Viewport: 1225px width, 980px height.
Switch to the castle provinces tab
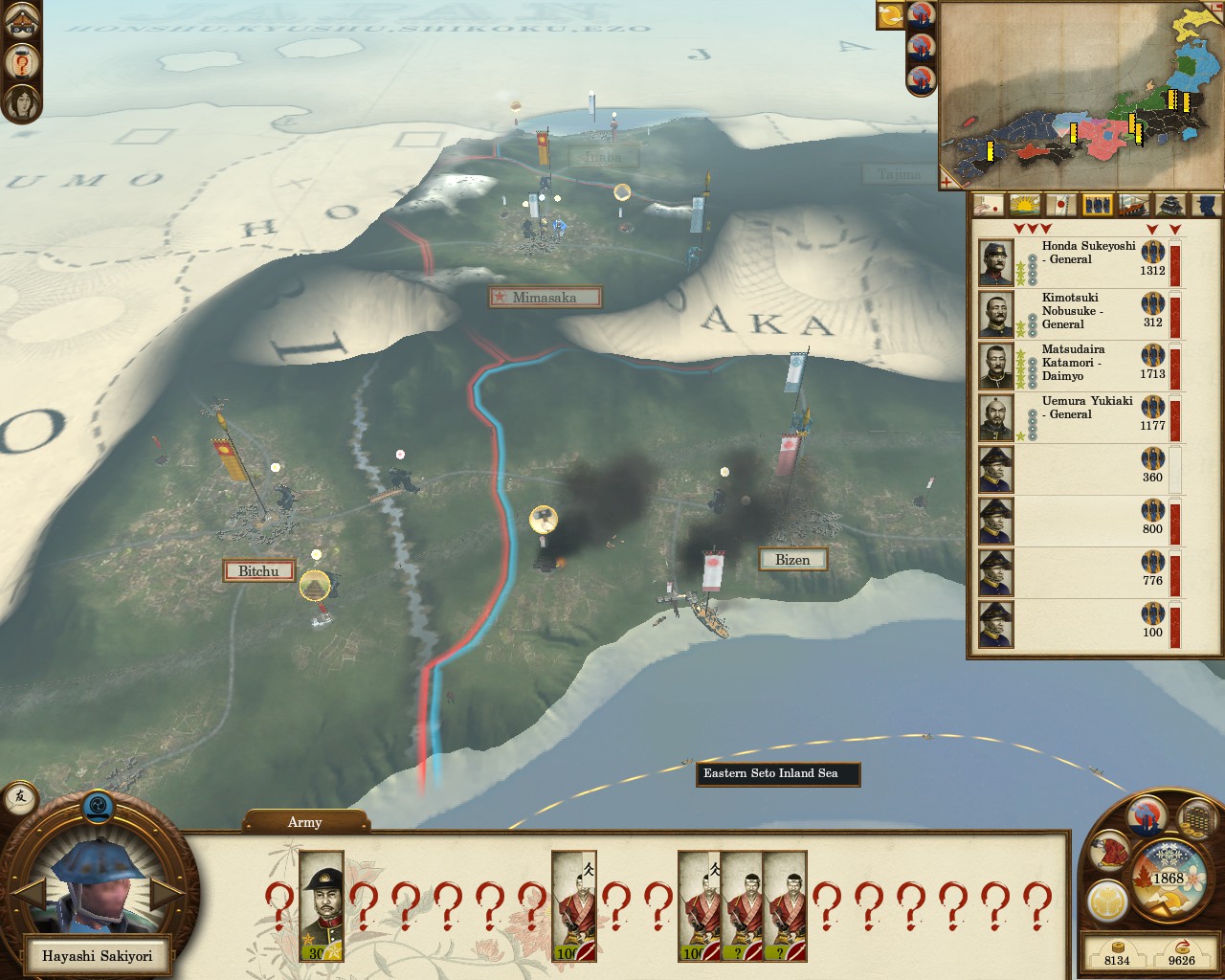click(1170, 205)
